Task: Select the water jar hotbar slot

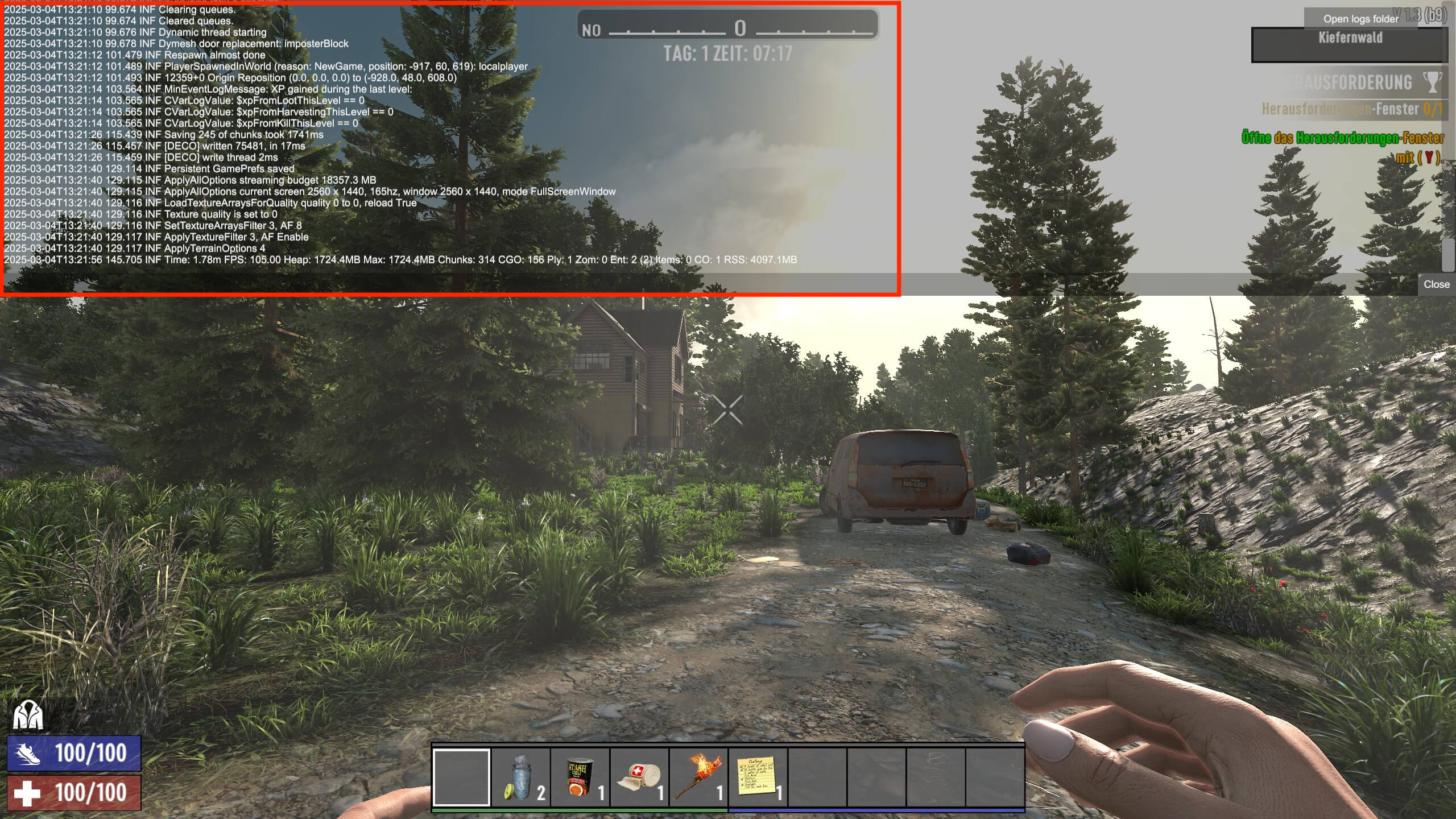Action: coord(520,777)
